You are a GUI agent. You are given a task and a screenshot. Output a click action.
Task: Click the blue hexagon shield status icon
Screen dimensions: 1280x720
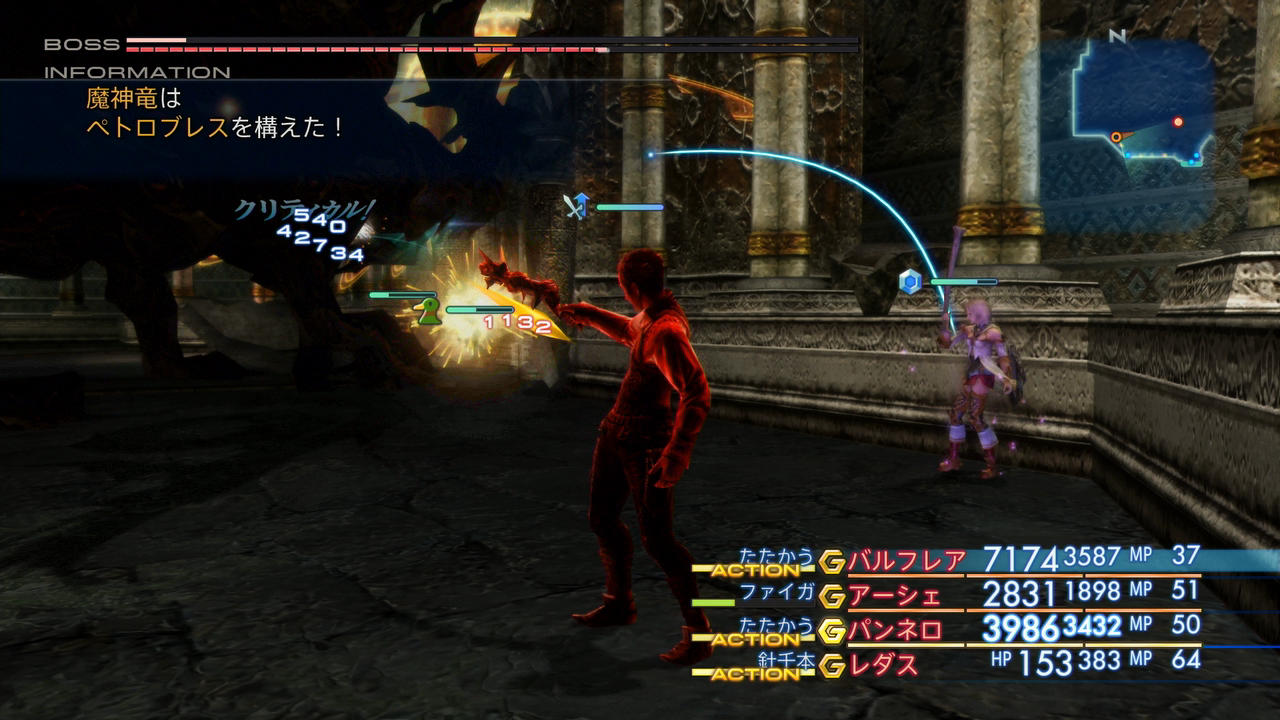coord(909,282)
